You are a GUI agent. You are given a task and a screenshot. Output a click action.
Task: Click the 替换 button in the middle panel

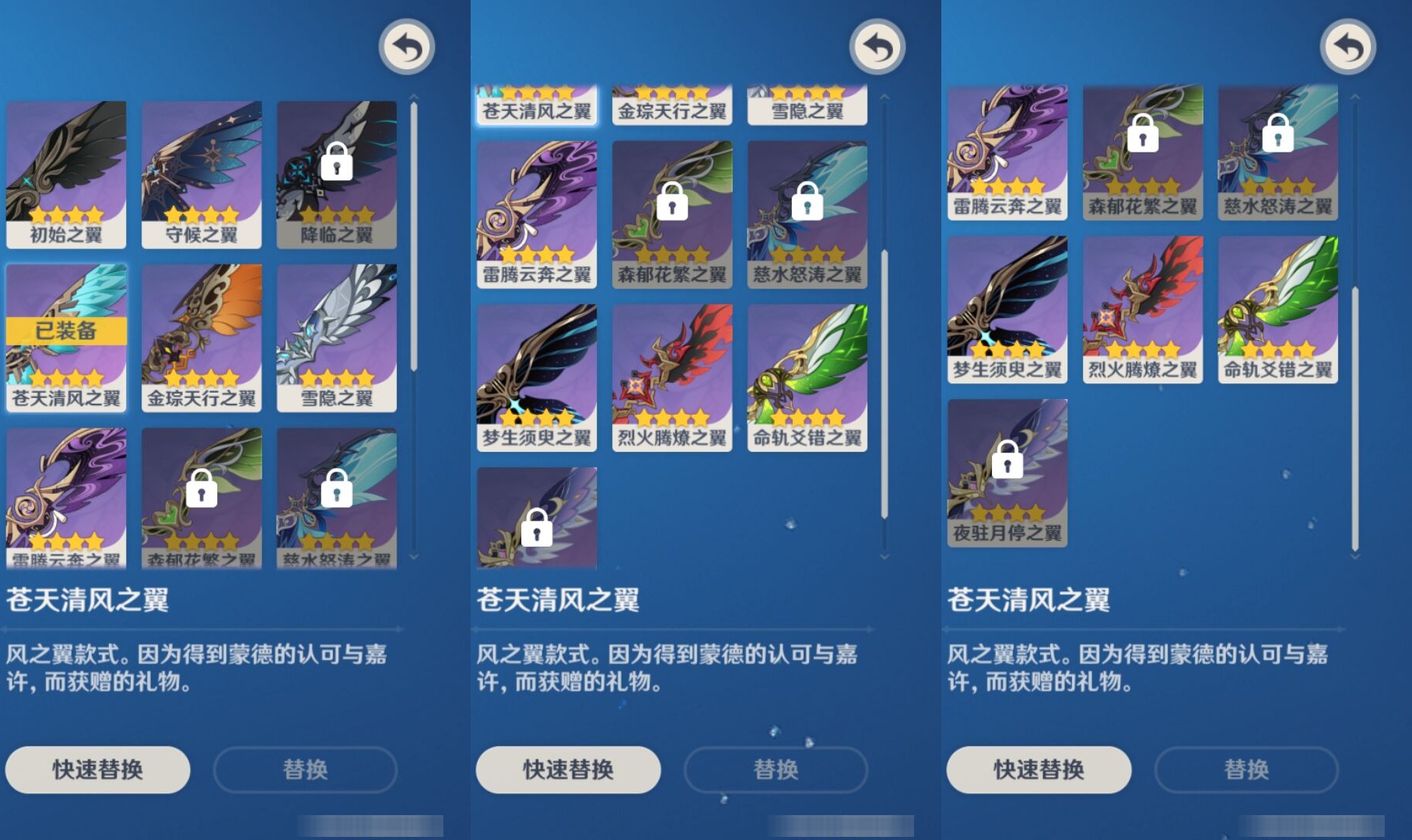(776, 769)
